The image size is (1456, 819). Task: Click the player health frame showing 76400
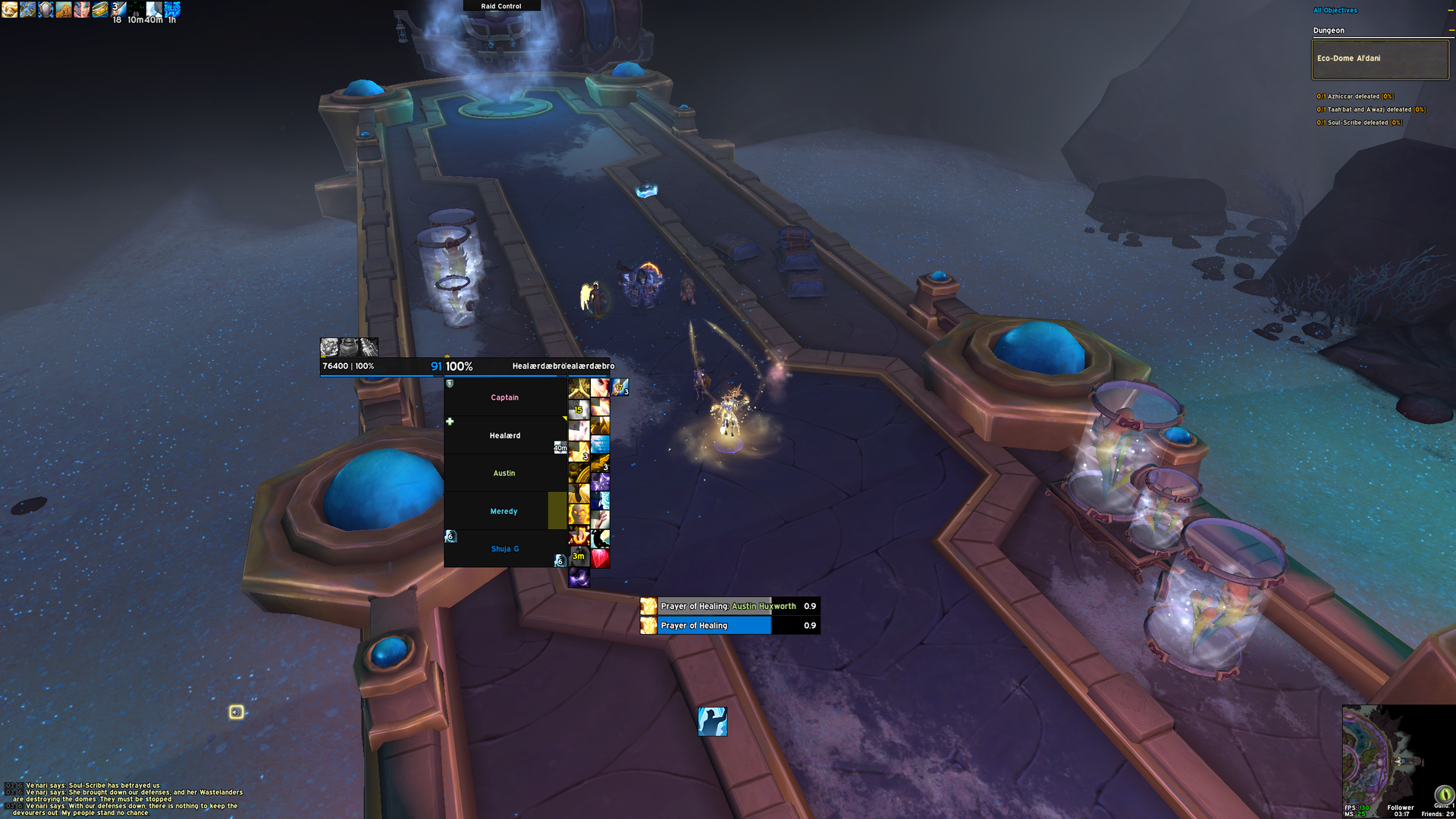[x=379, y=366]
